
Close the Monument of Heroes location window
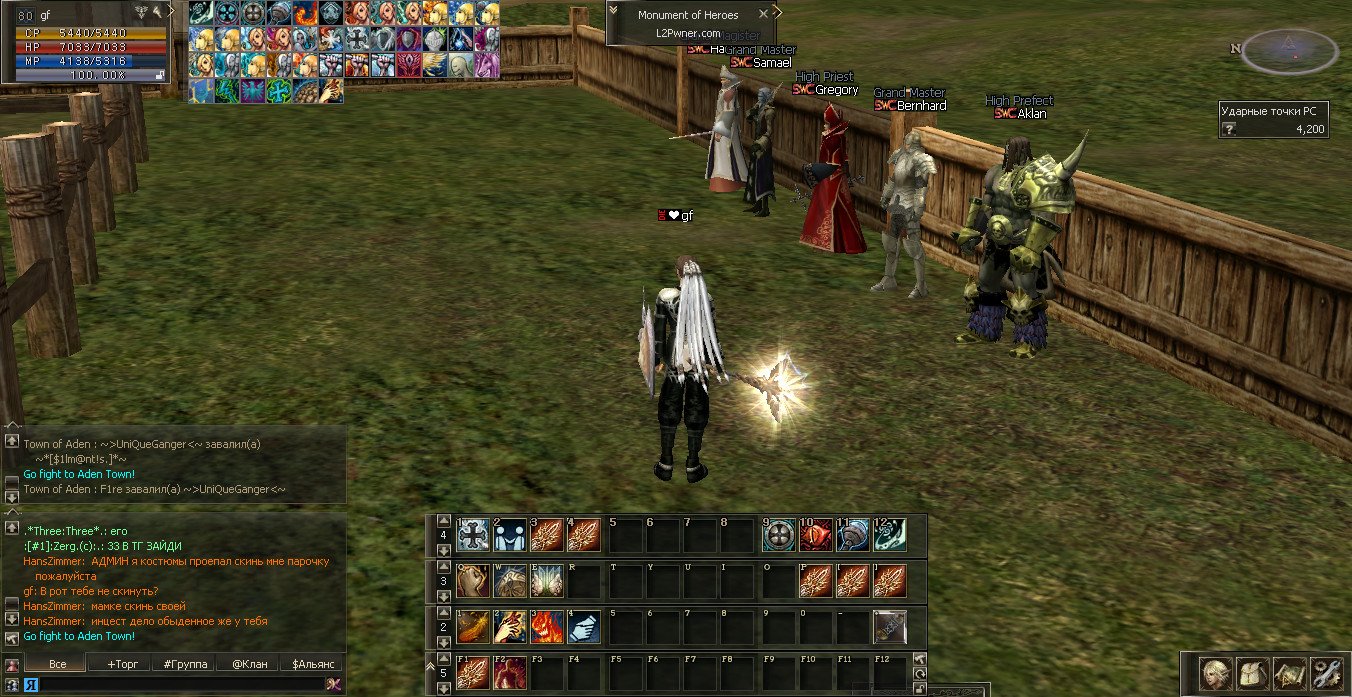pos(764,14)
